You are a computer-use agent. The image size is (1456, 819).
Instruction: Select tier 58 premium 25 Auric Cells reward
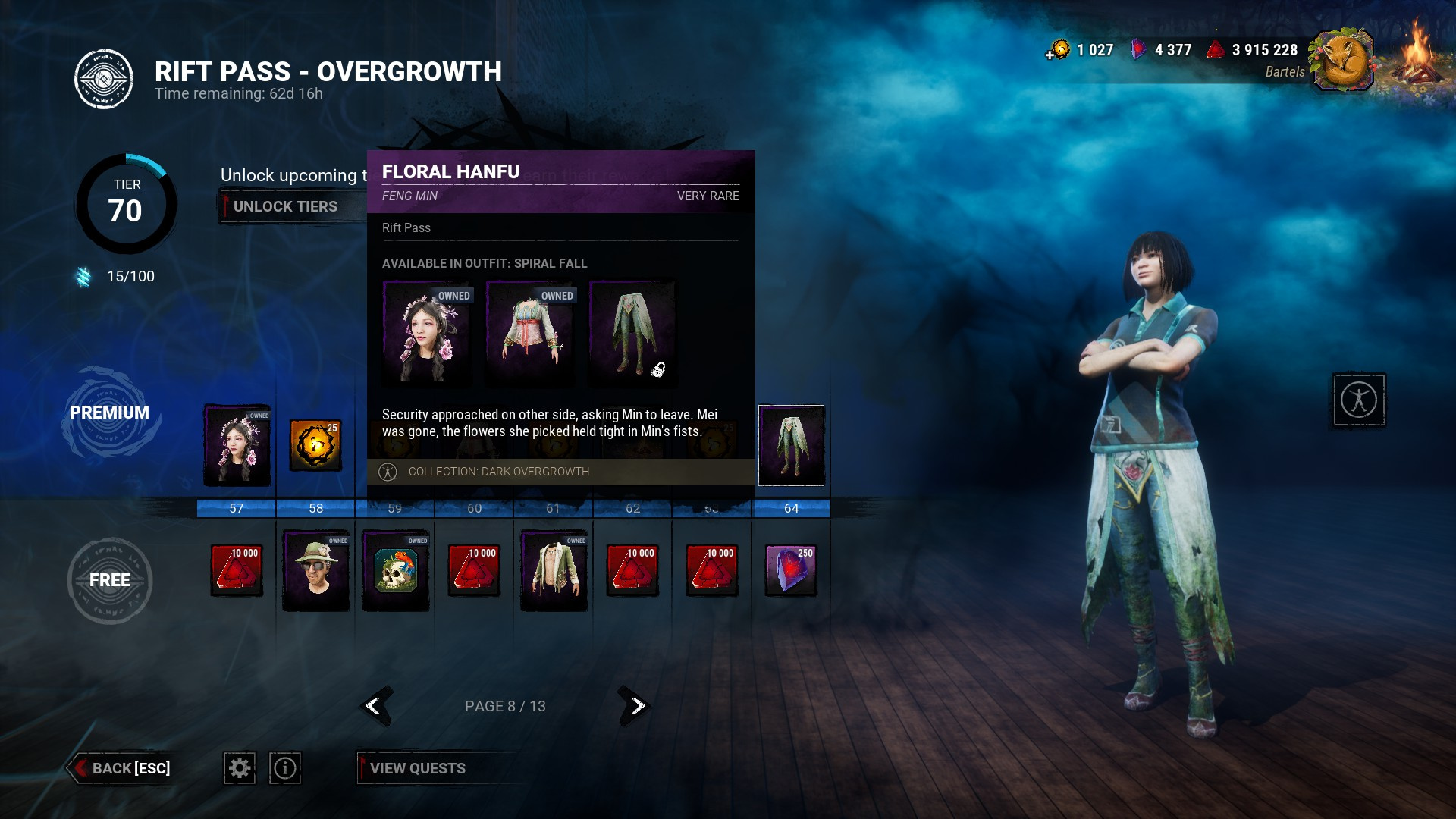pyautogui.click(x=315, y=445)
